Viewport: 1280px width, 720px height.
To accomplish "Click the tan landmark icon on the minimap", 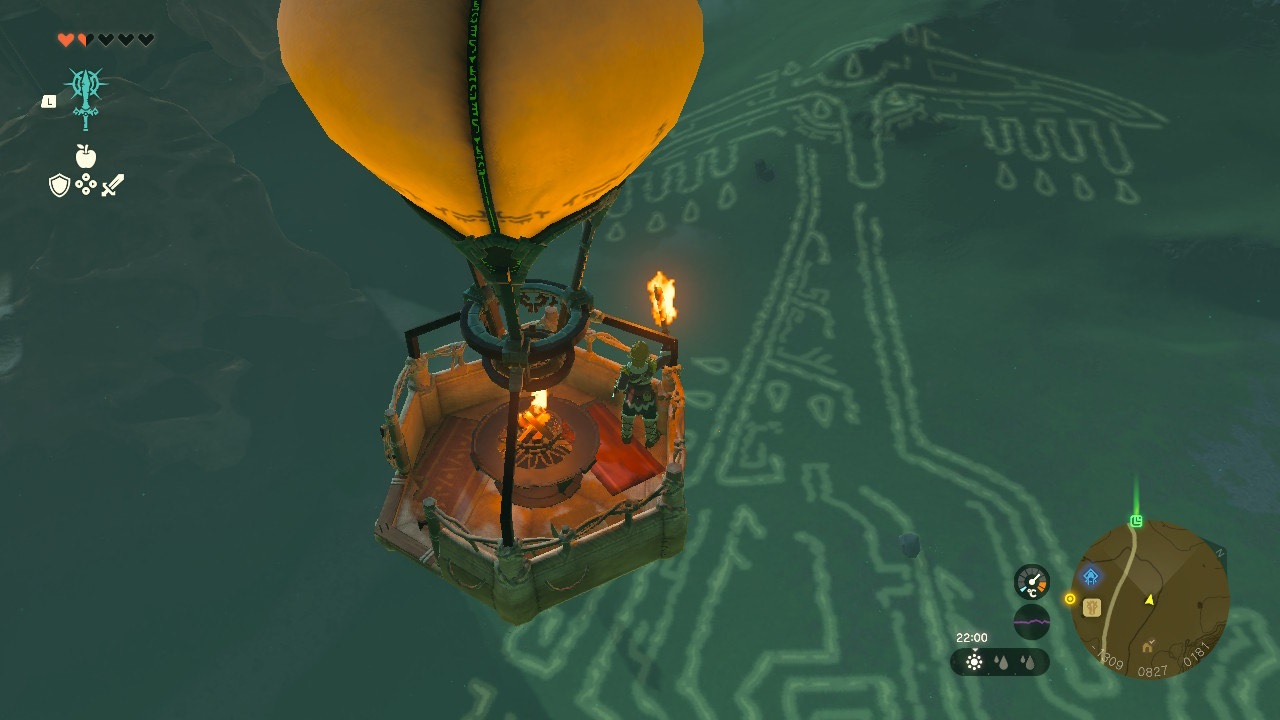I will [x=1091, y=609].
